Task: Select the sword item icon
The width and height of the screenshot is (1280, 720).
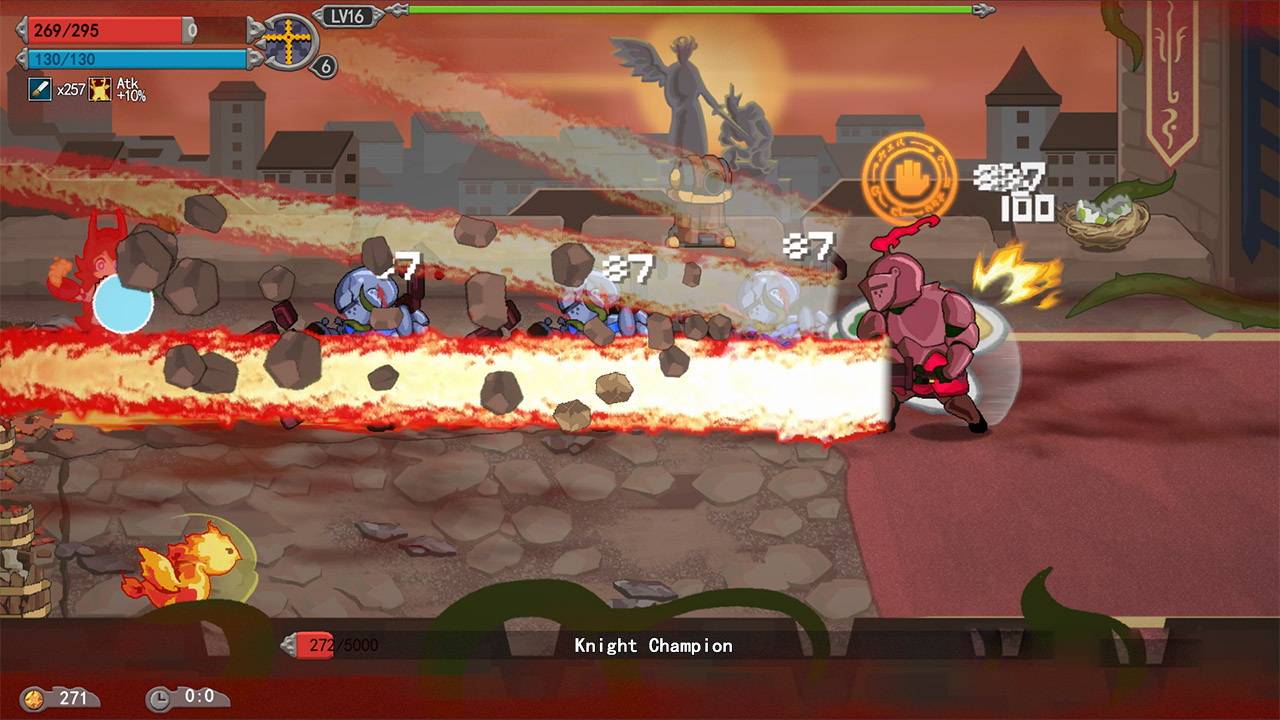Action: [40, 90]
